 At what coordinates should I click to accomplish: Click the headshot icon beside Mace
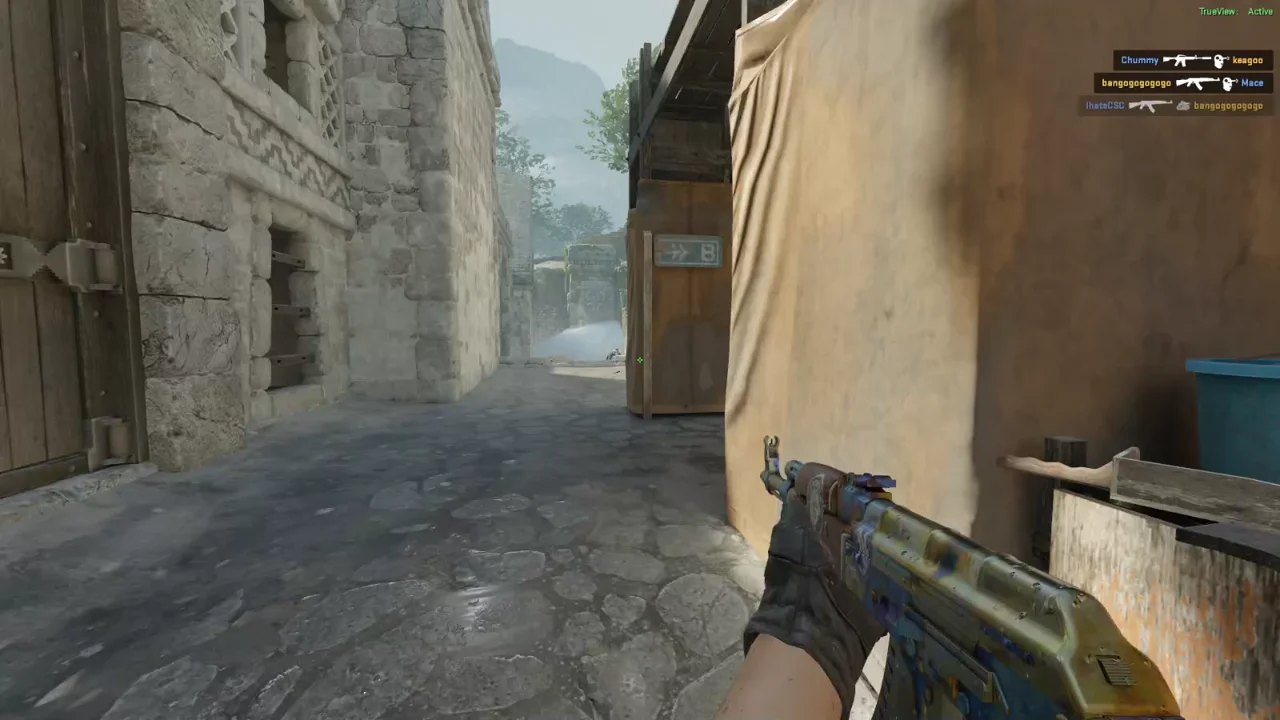[1228, 82]
